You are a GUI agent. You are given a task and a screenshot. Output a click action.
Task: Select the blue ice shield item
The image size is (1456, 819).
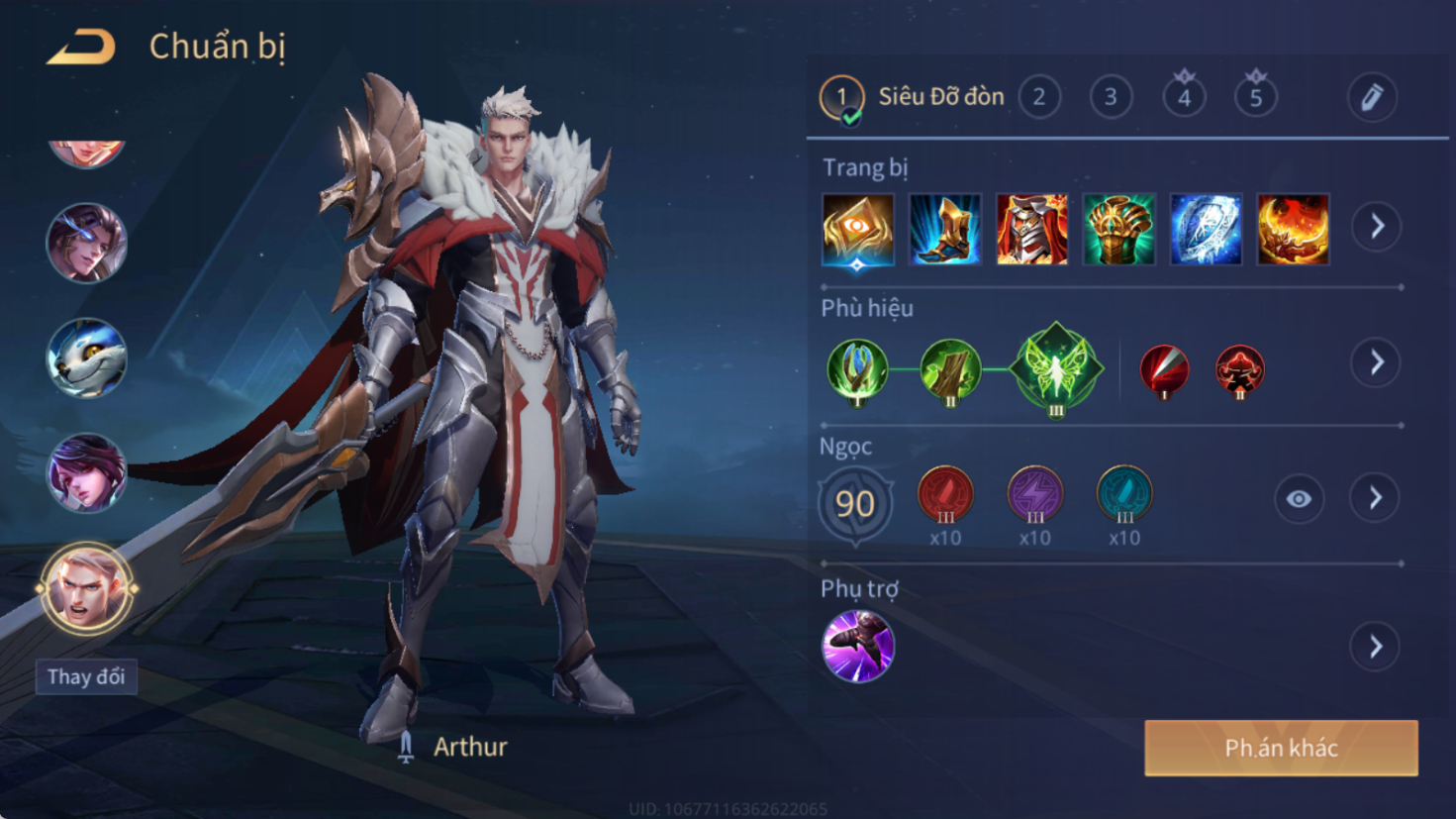pyautogui.click(x=1206, y=230)
